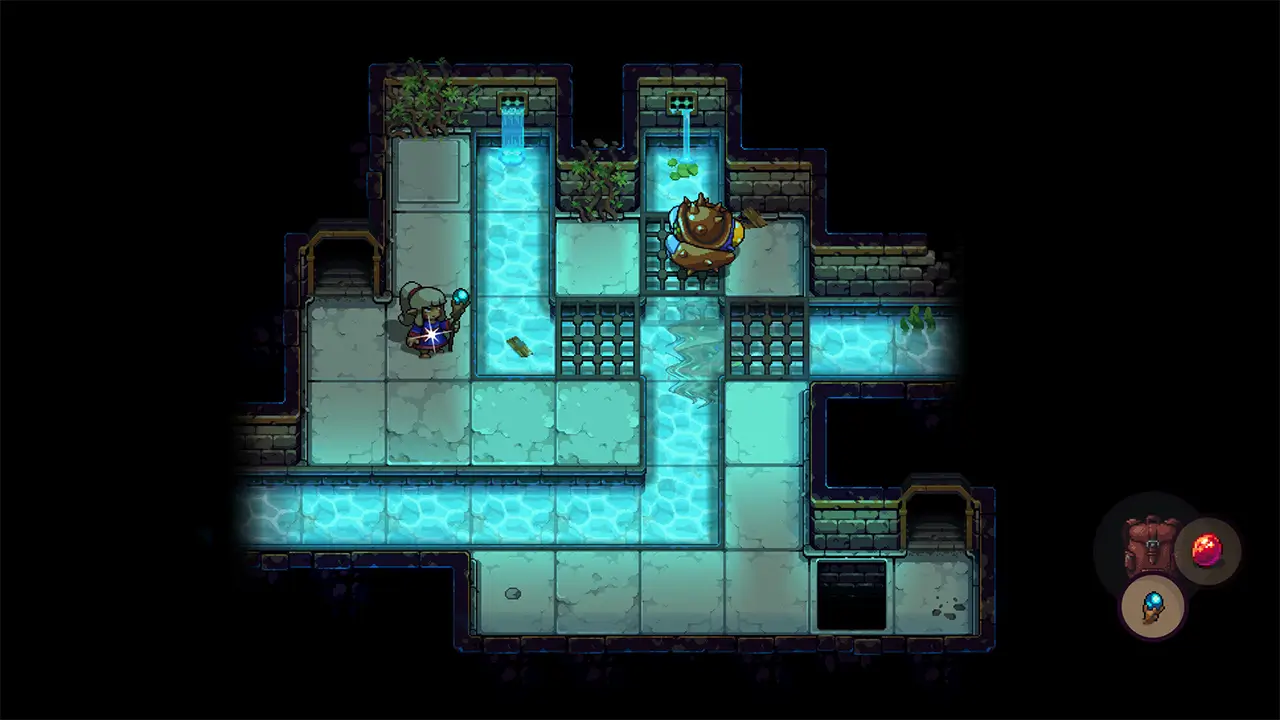Screen dimensions: 1280x720
Task: Click the floating wooden plank in the canal
Action: [x=519, y=349]
